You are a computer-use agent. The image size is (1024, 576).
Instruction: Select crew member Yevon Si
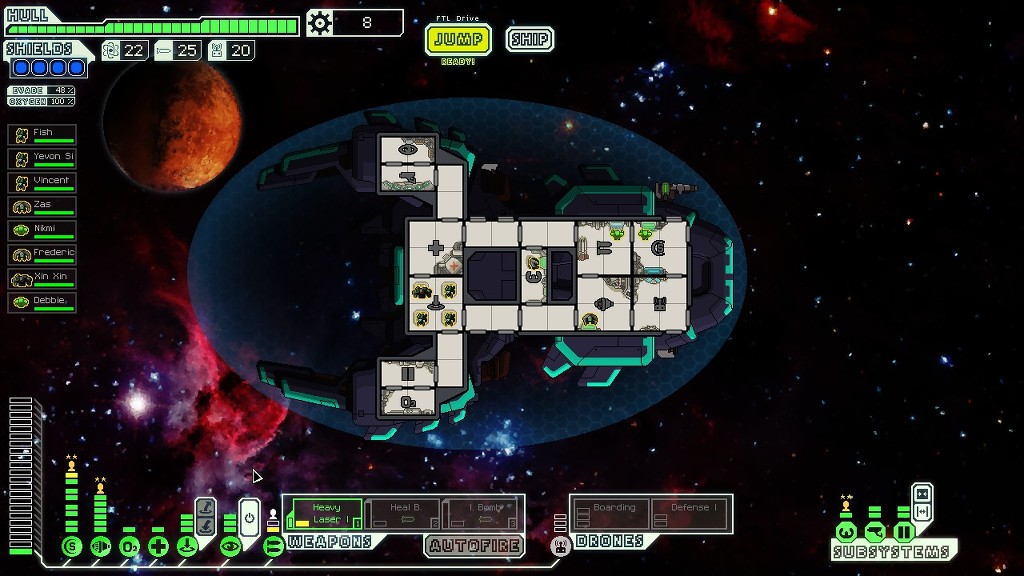pyautogui.click(x=43, y=158)
